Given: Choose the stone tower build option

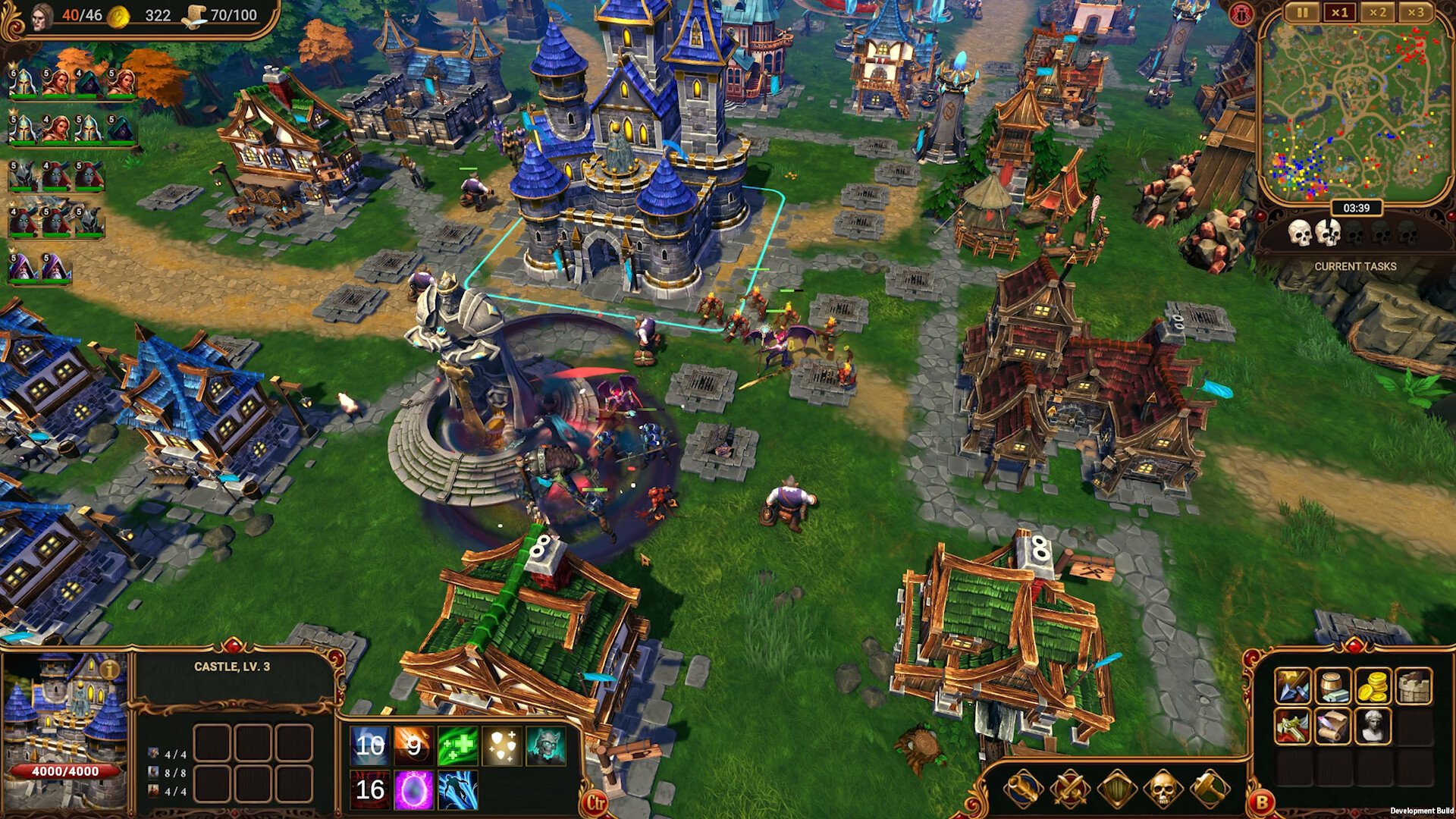Looking at the screenshot, I should click(1414, 686).
